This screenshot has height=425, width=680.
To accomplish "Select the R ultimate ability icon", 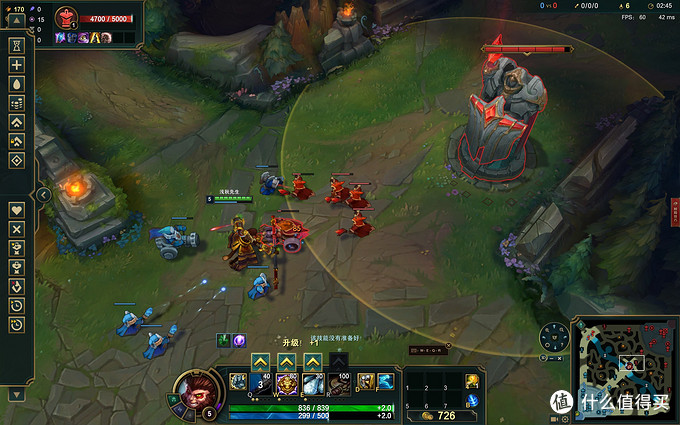I will (x=339, y=383).
